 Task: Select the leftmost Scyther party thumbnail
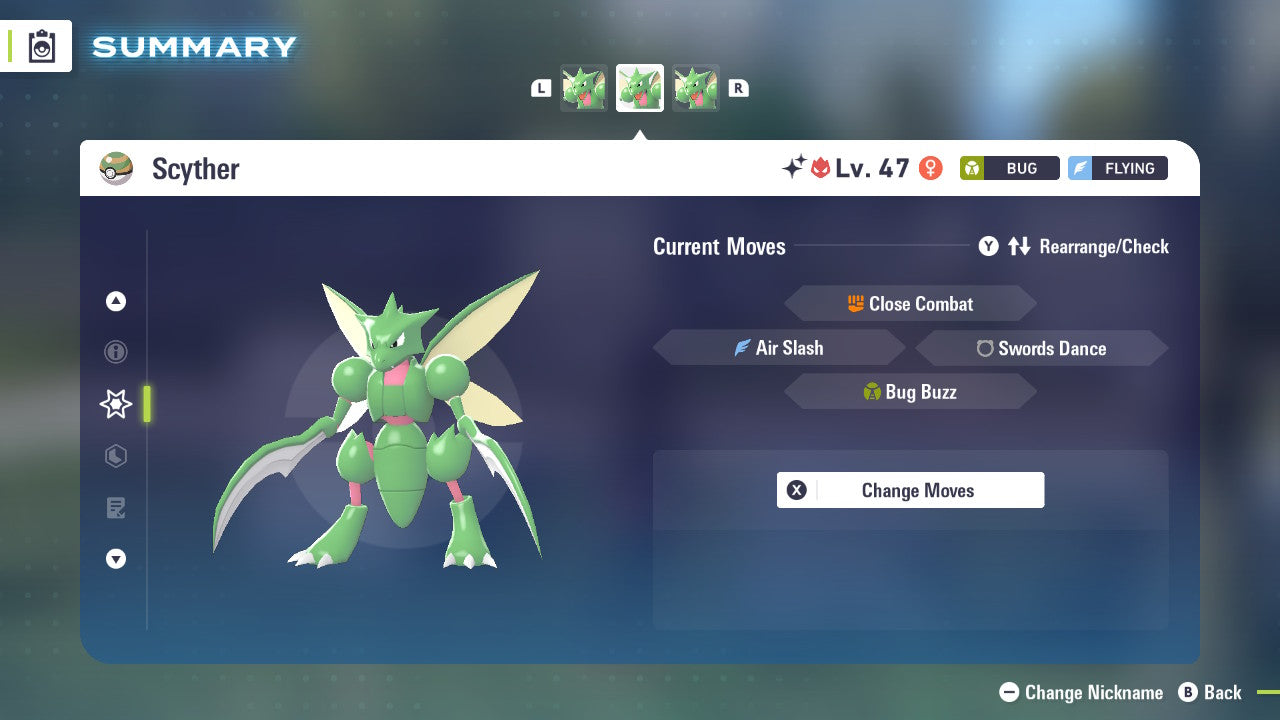pos(584,87)
